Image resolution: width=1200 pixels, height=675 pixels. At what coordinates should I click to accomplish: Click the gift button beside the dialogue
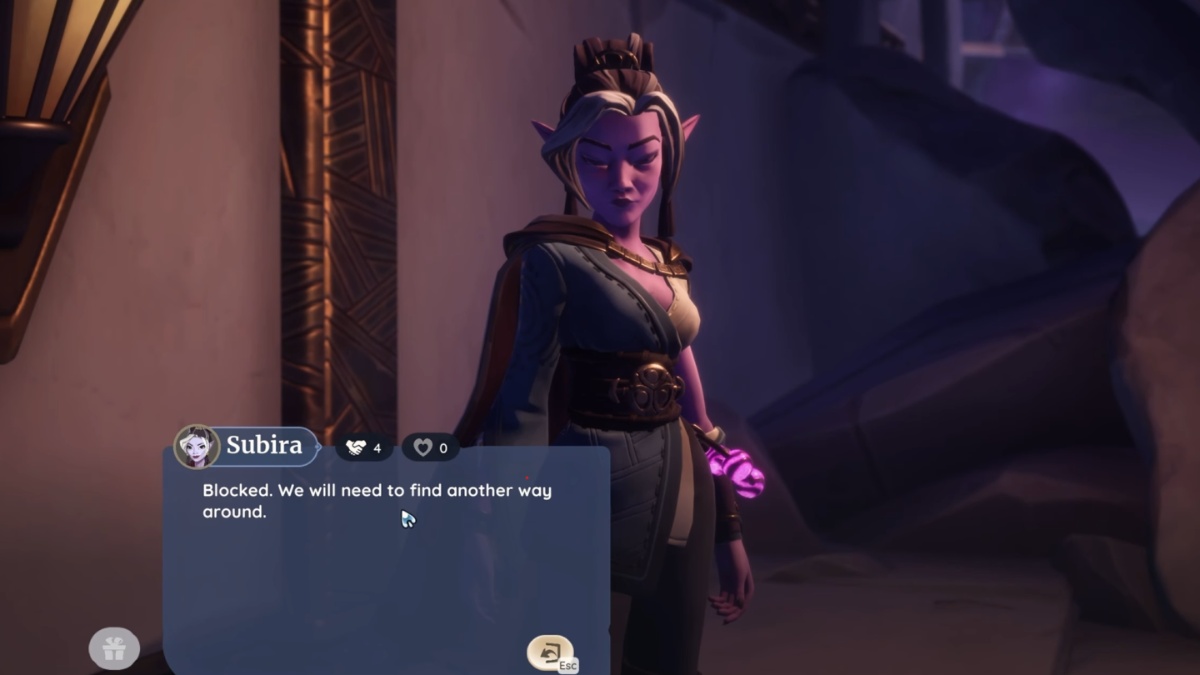[x=114, y=649]
